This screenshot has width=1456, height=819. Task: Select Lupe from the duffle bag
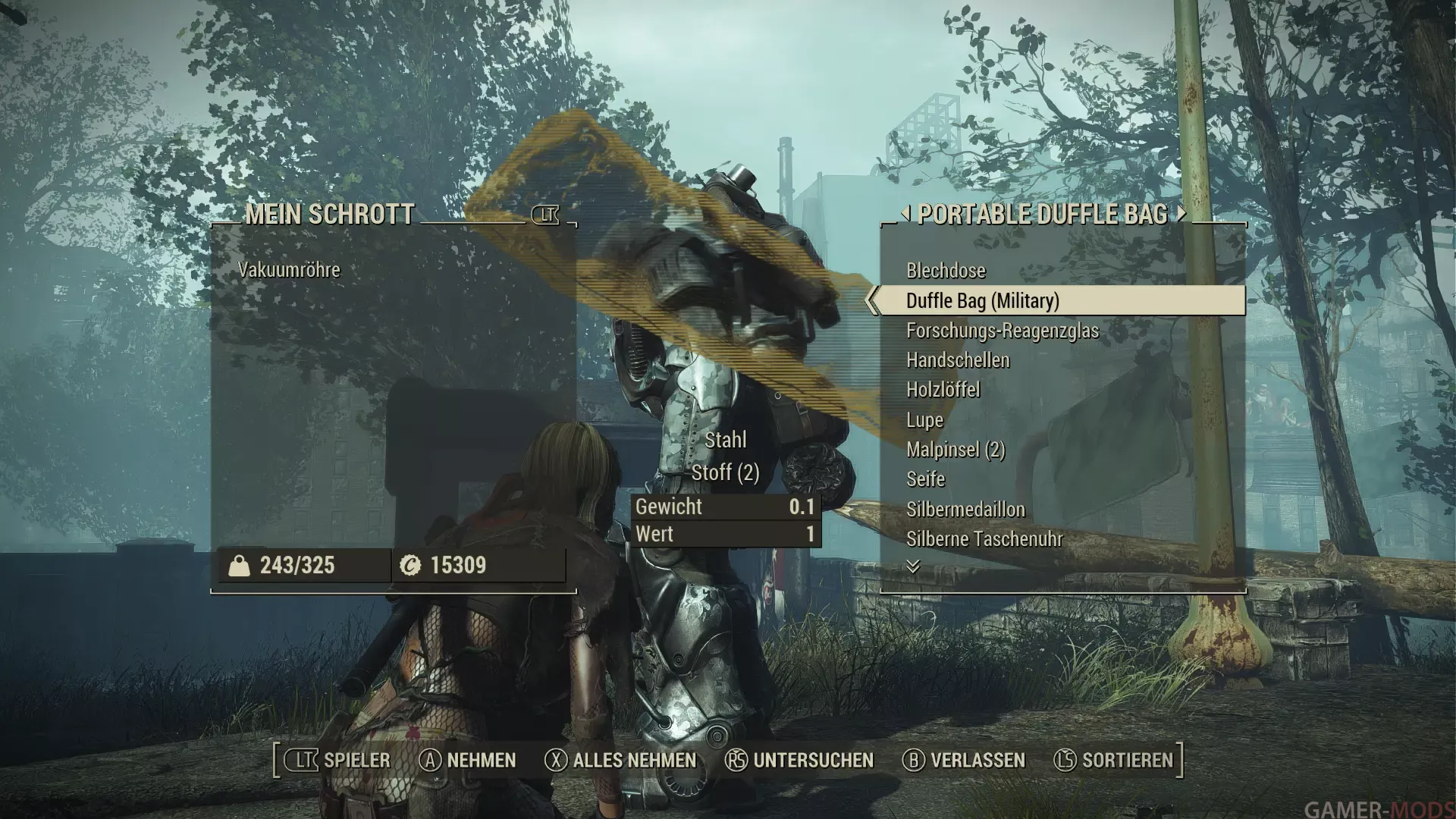[924, 420]
